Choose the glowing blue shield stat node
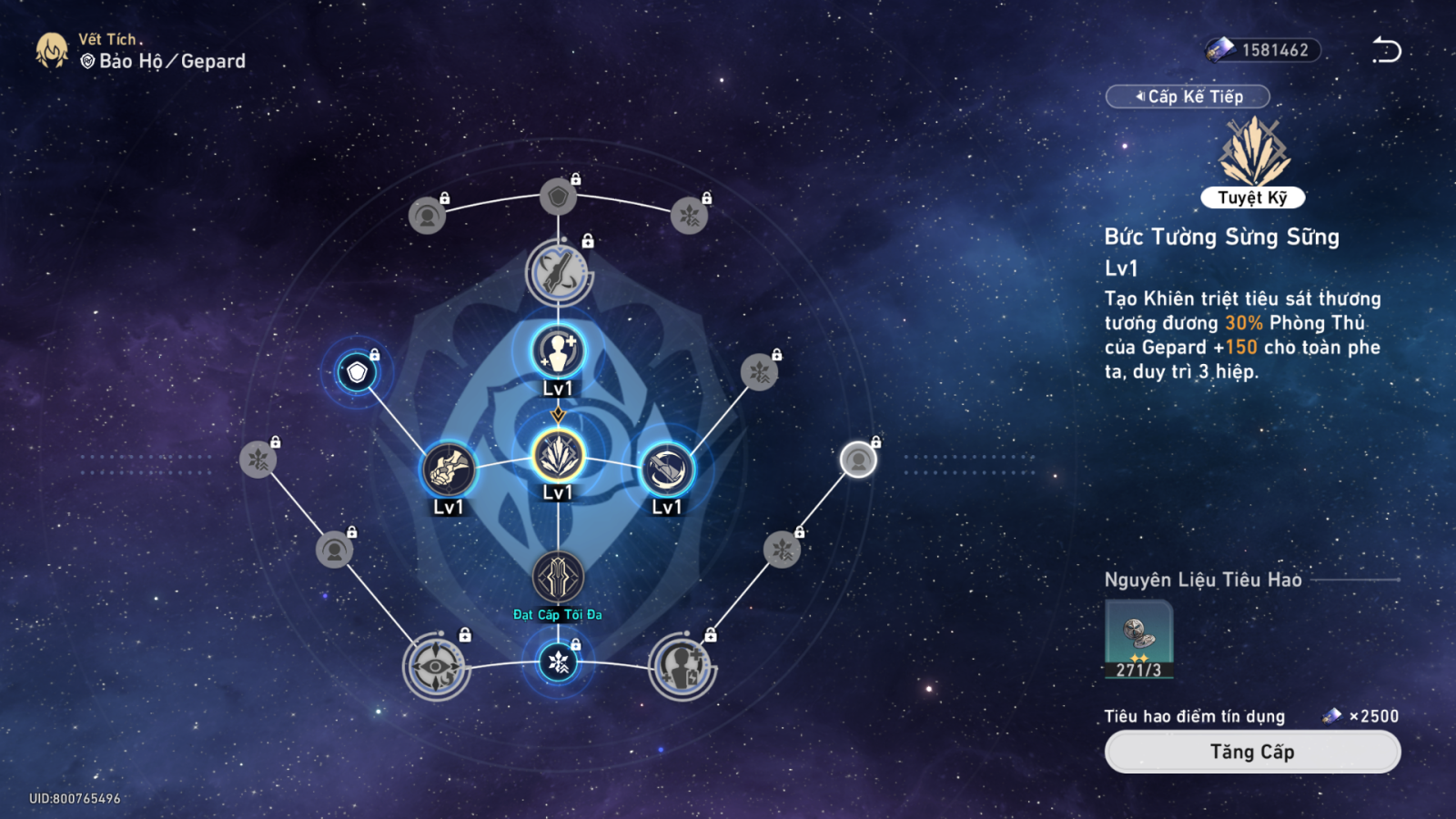The image size is (1456, 819). [357, 372]
